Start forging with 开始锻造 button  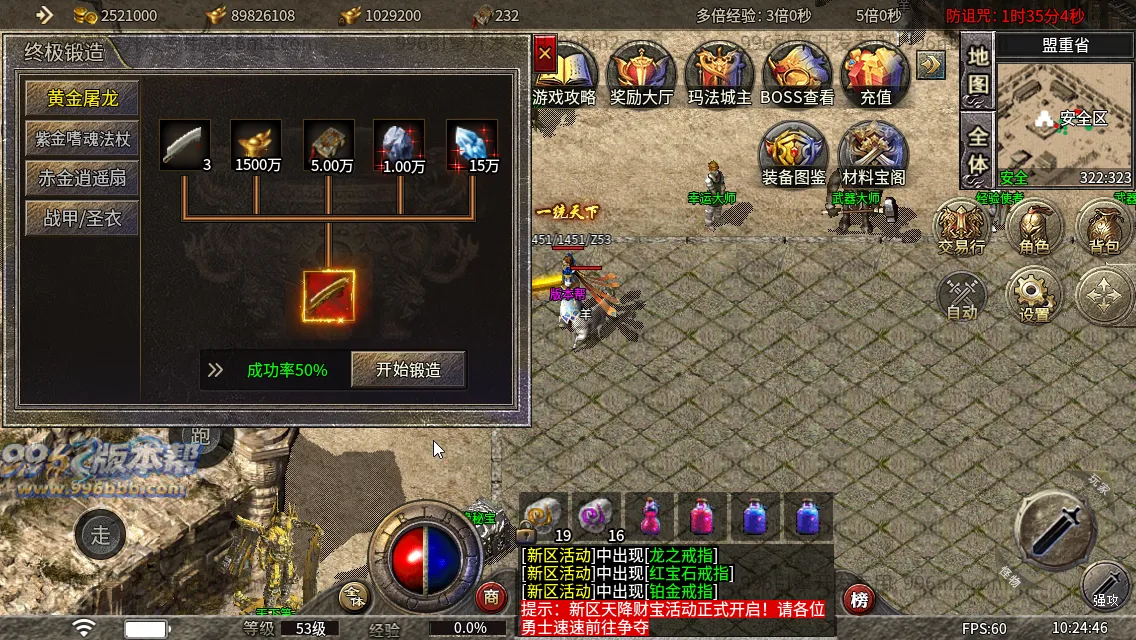(408, 369)
